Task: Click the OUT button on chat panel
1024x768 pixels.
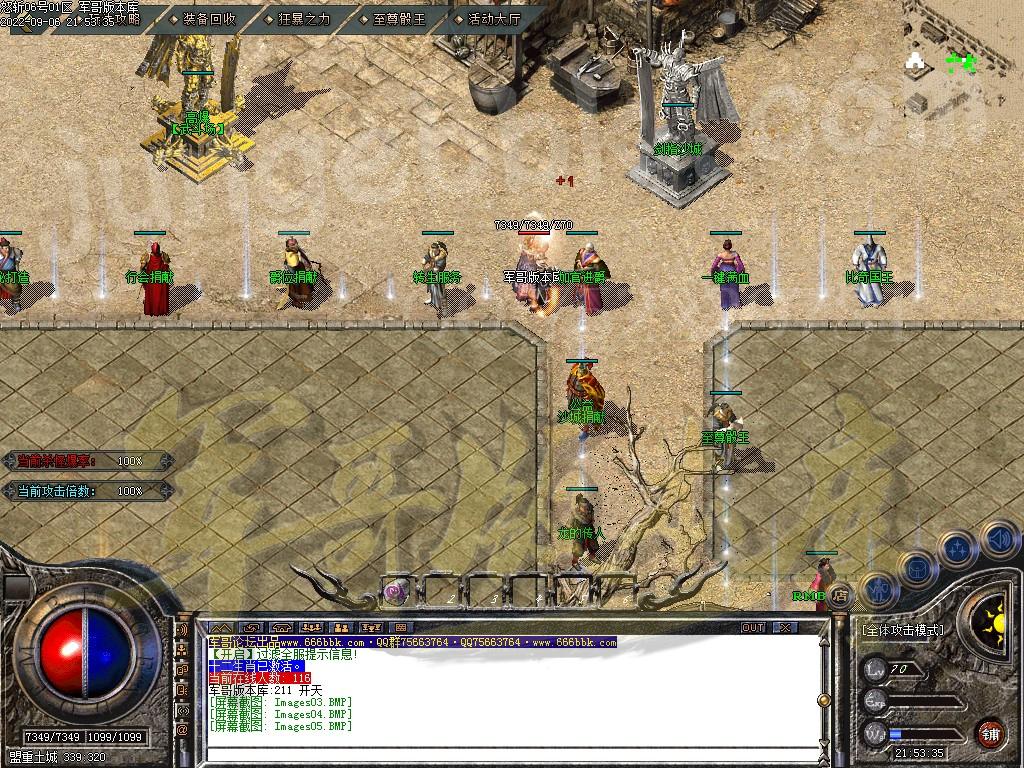Action: click(753, 627)
